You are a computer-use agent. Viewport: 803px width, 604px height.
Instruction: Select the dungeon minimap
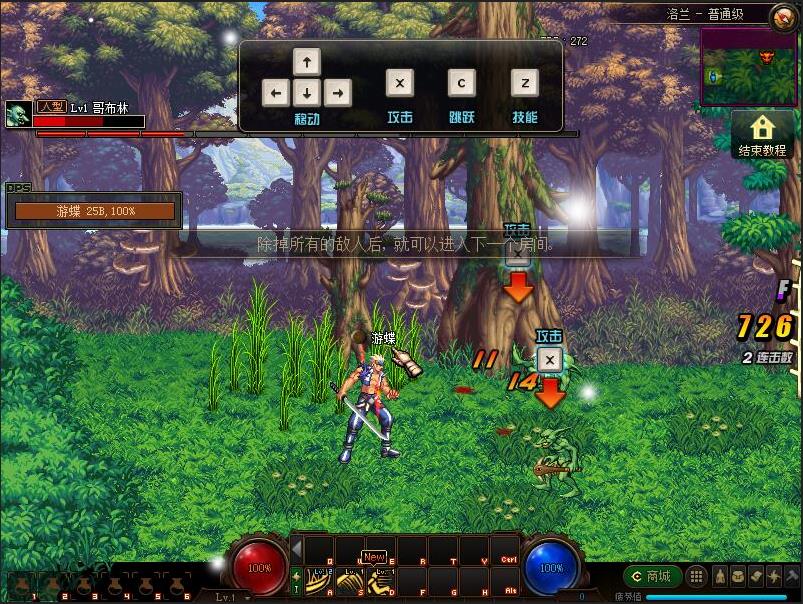pyautogui.click(x=748, y=67)
